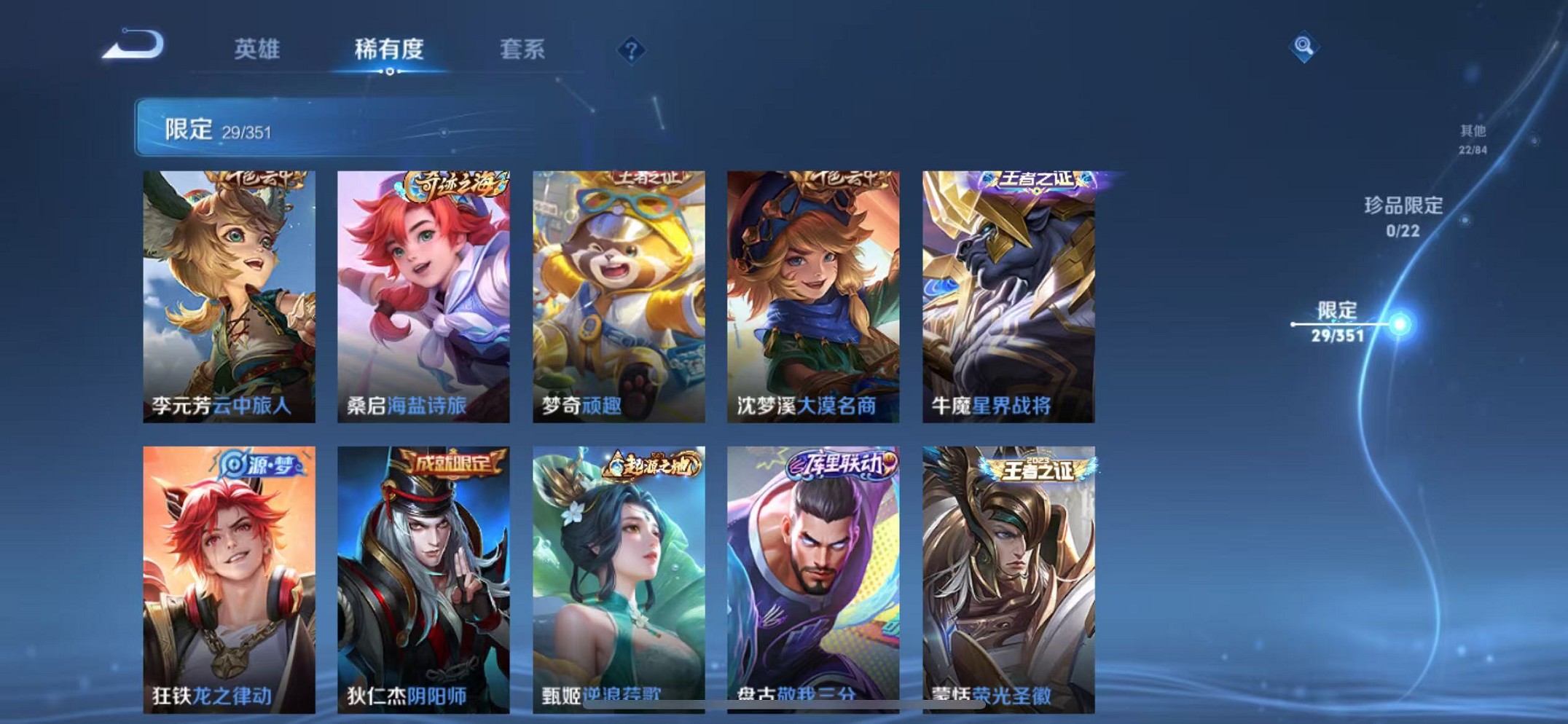
Task: Open the help question mark icon
Action: (631, 51)
